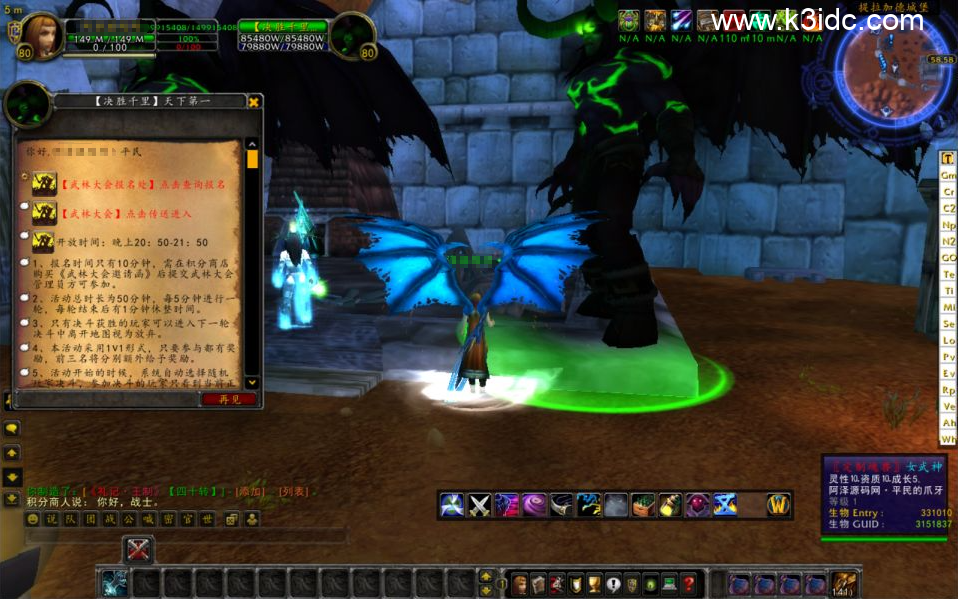
Task: Select the 世 world chat channel button
Action: [207, 519]
